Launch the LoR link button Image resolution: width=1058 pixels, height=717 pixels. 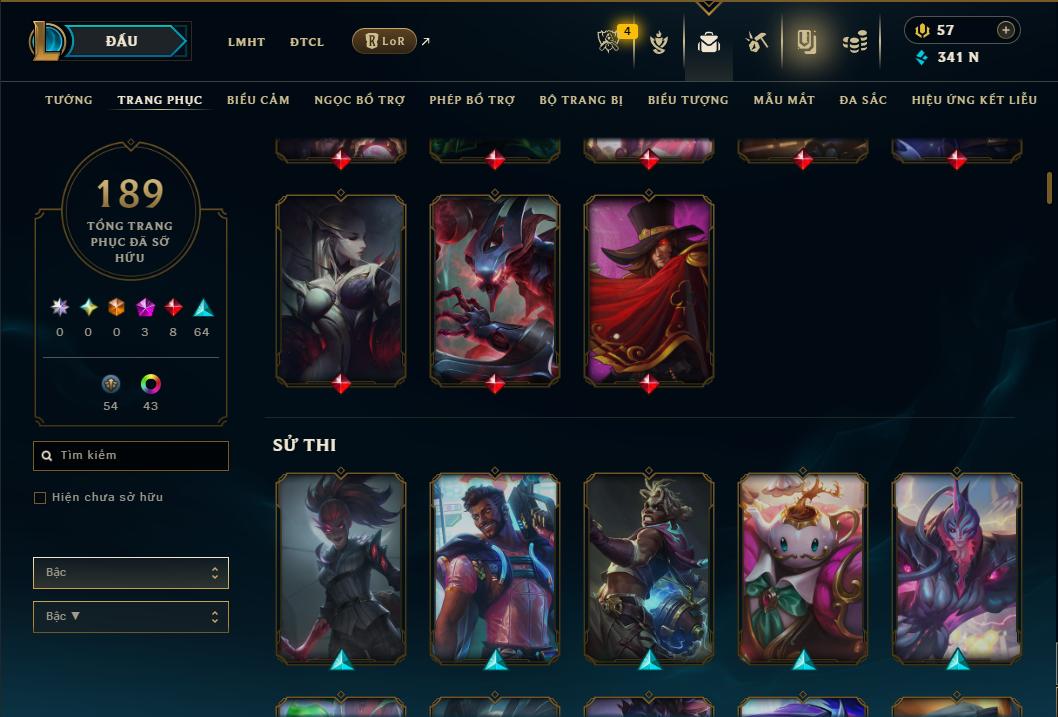[x=384, y=41]
